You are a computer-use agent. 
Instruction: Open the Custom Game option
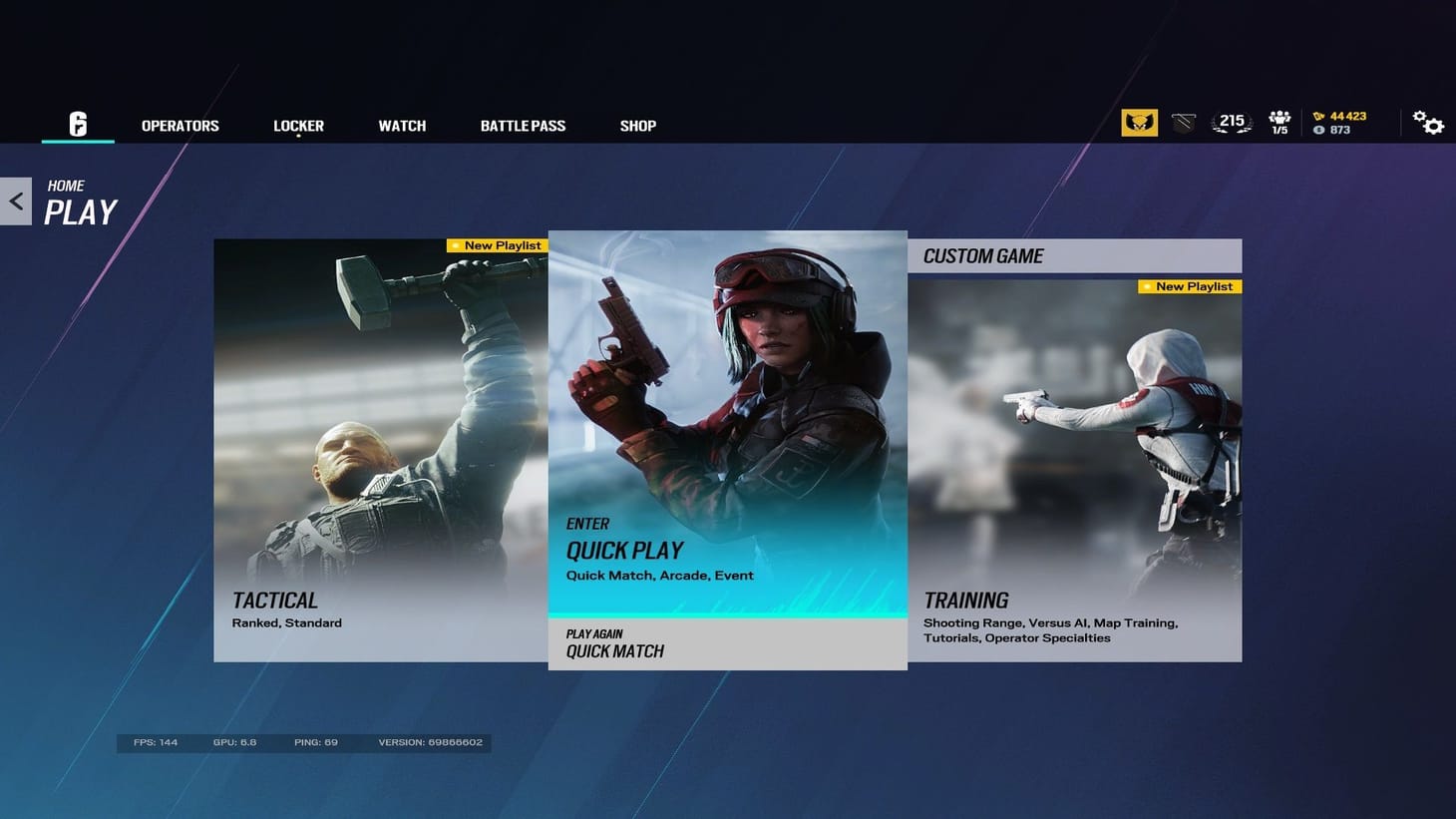[1076, 255]
